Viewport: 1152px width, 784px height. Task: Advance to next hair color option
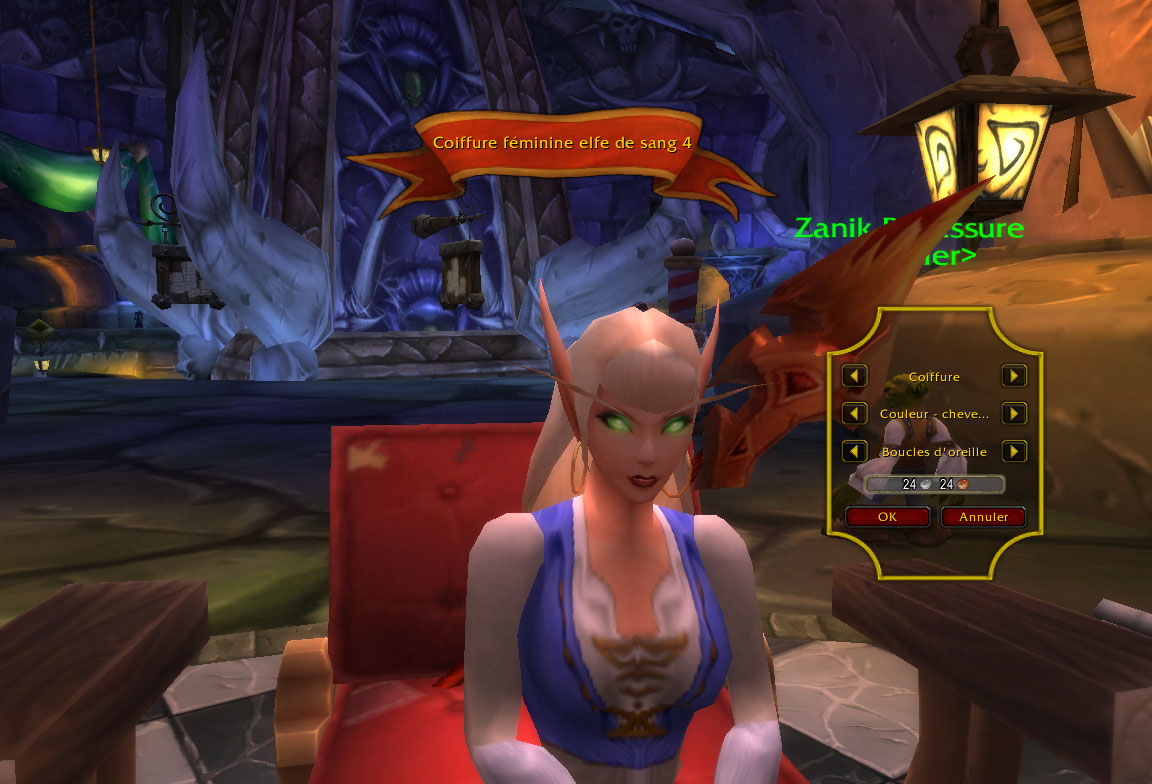point(1014,413)
